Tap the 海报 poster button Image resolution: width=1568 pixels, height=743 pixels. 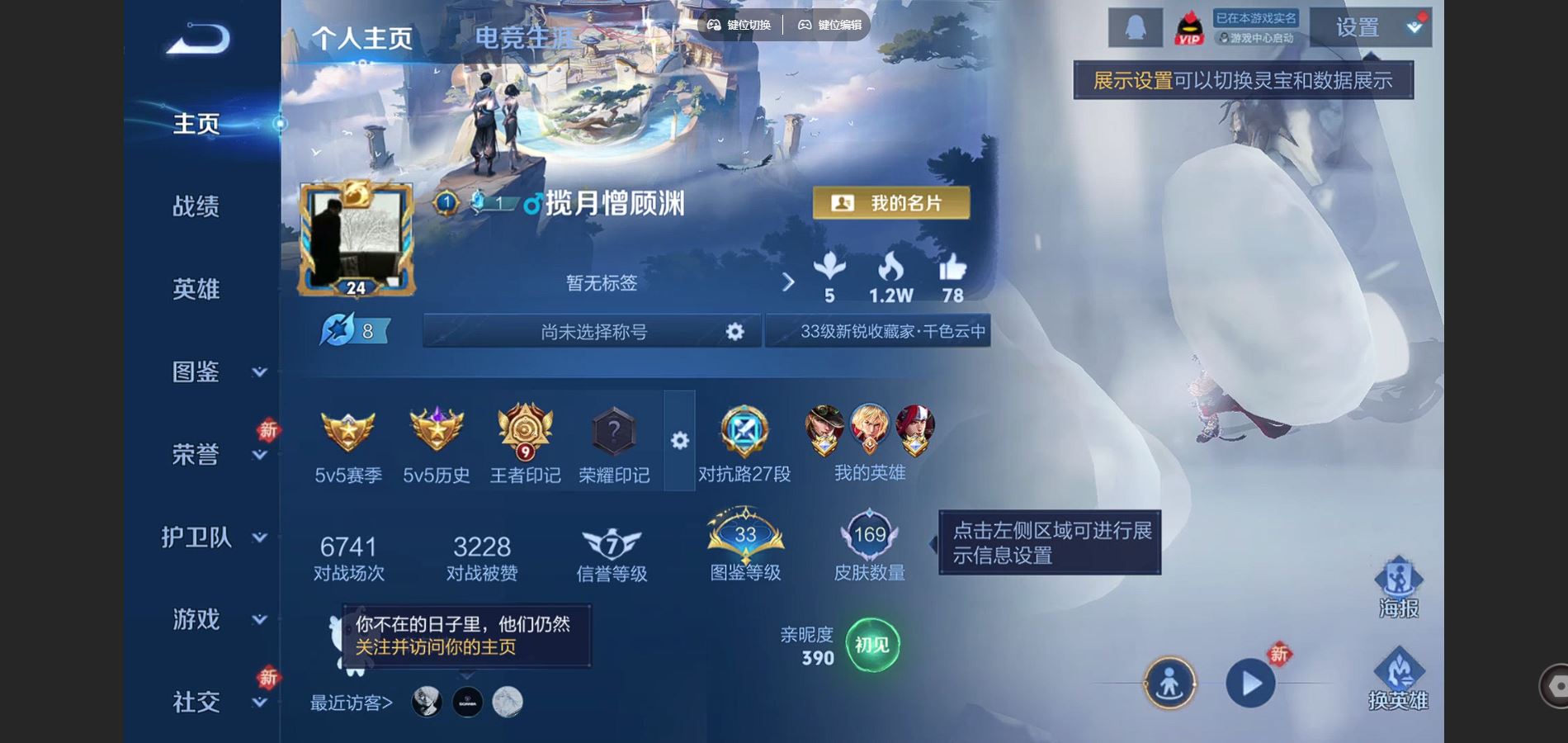point(1398,588)
